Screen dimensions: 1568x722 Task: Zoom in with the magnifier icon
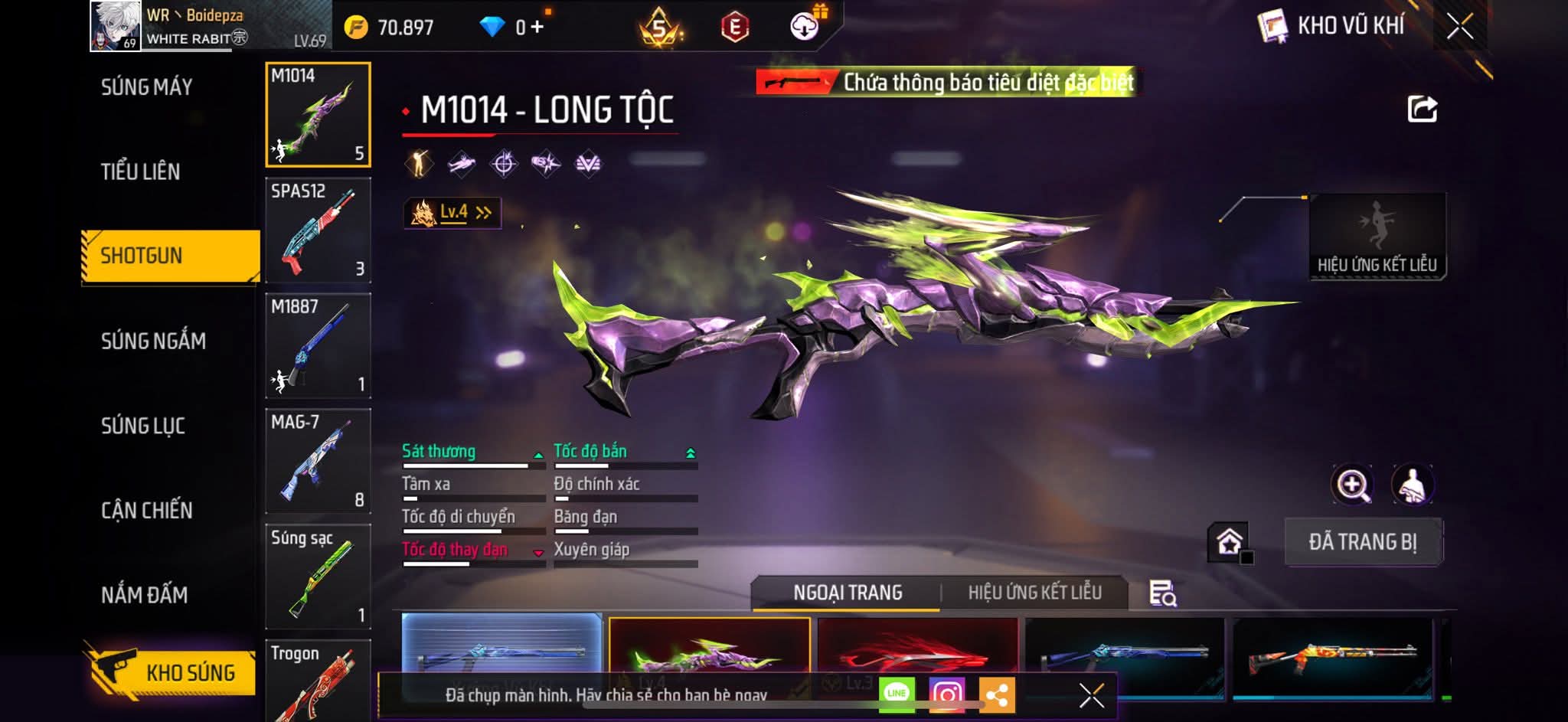coord(1352,485)
